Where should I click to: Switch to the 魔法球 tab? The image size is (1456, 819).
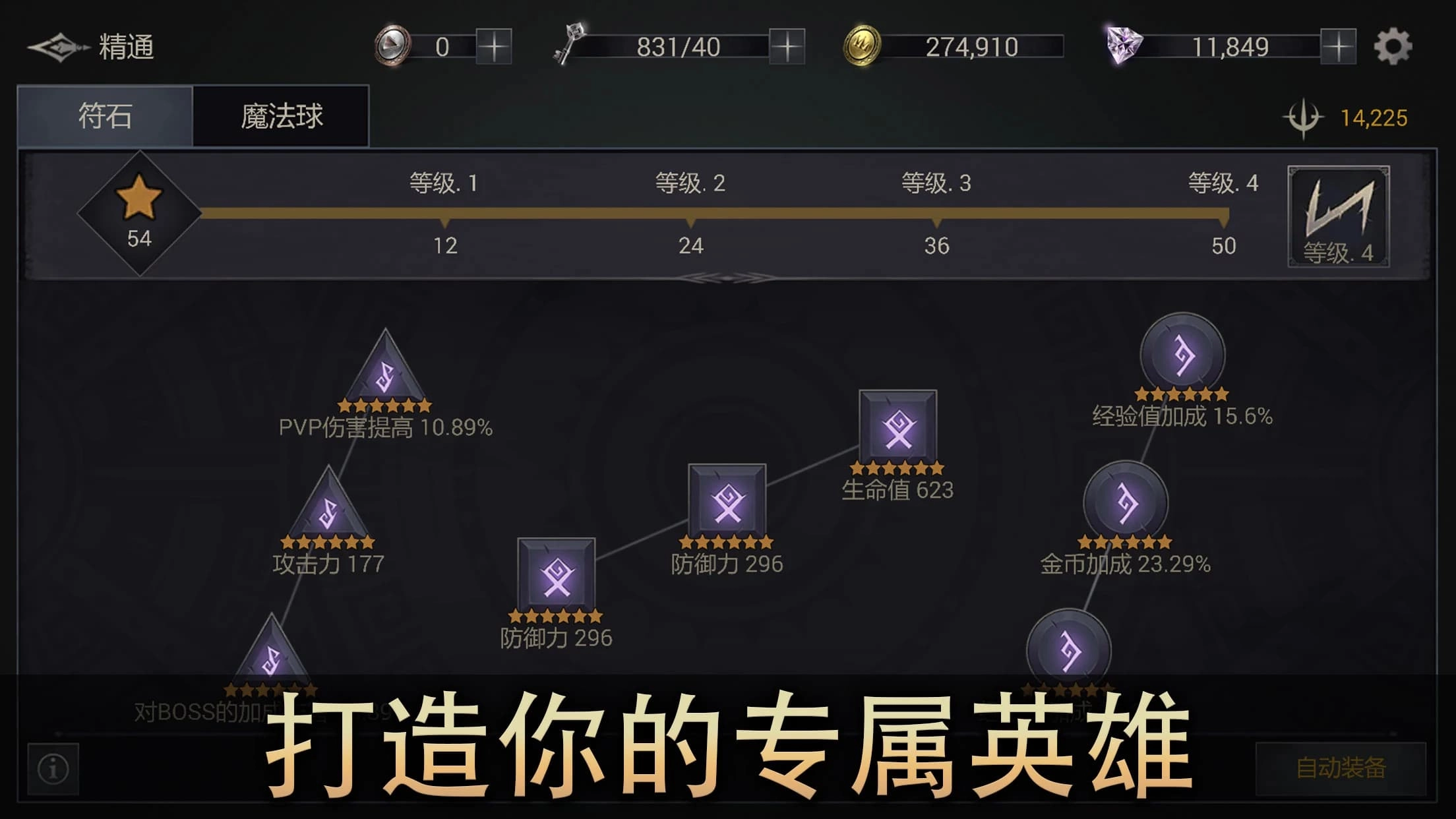280,114
